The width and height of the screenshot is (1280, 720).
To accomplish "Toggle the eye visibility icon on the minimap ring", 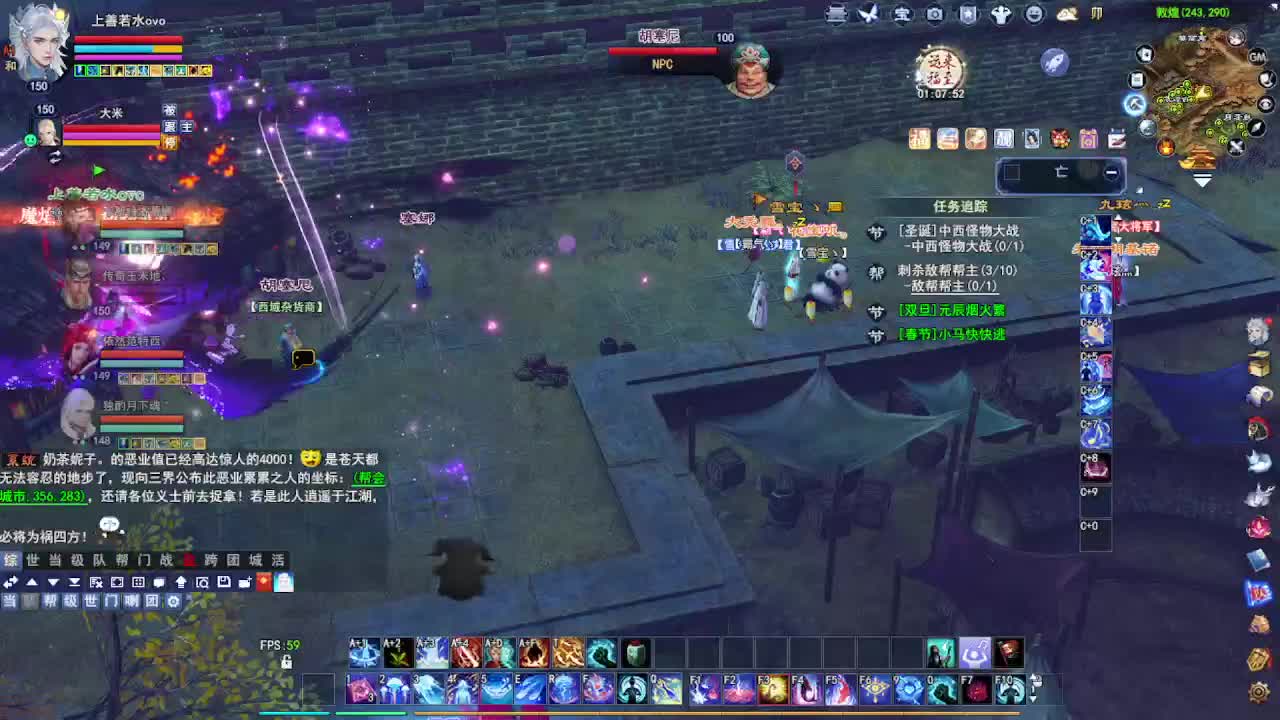I will coord(1265,105).
